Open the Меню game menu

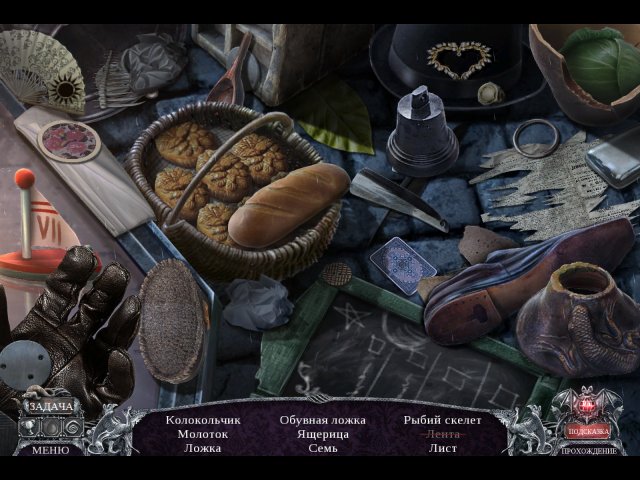[49, 450]
